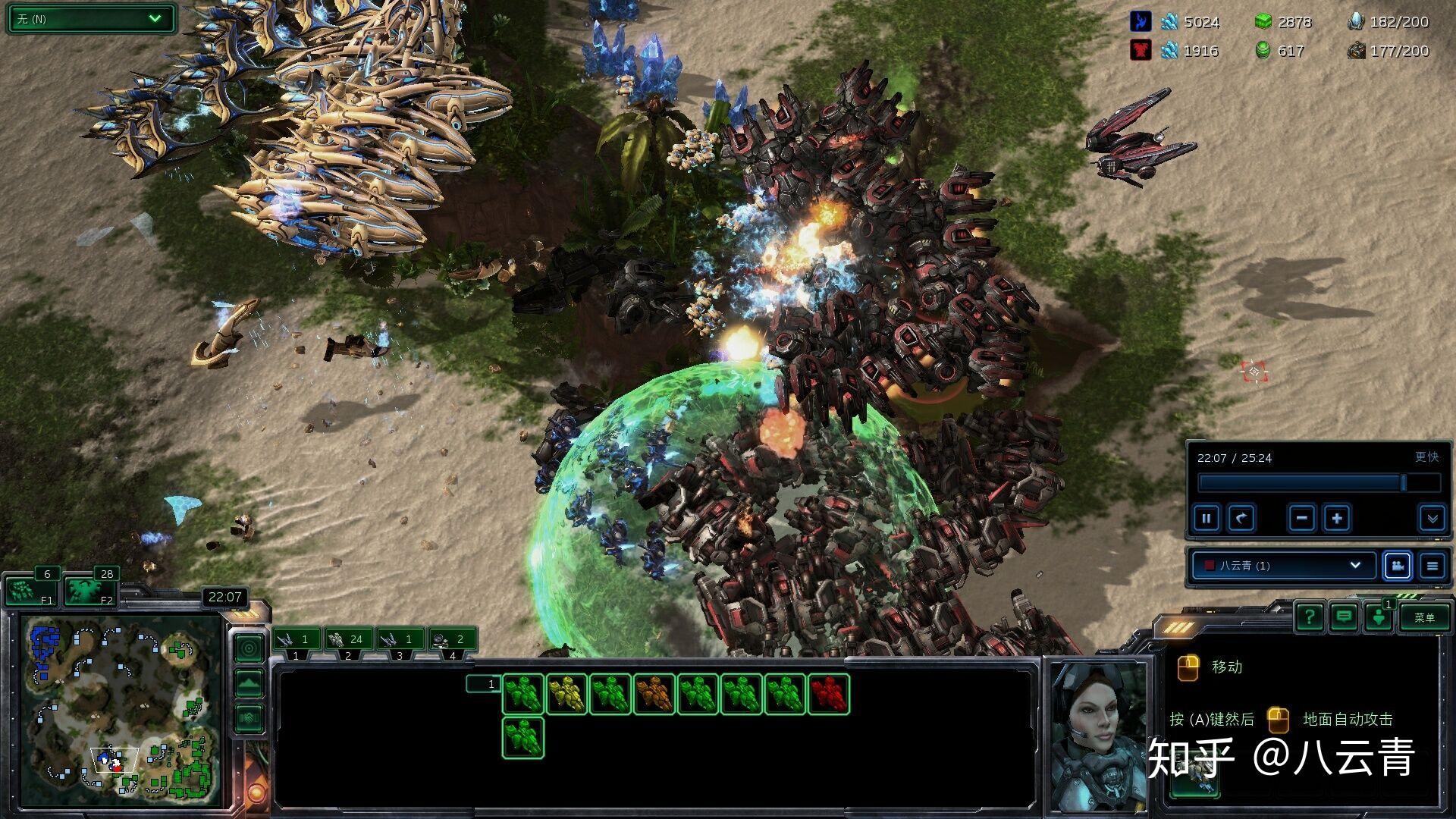Select the red damaged unit wireframe
The width and height of the screenshot is (1456, 819).
[x=829, y=694]
